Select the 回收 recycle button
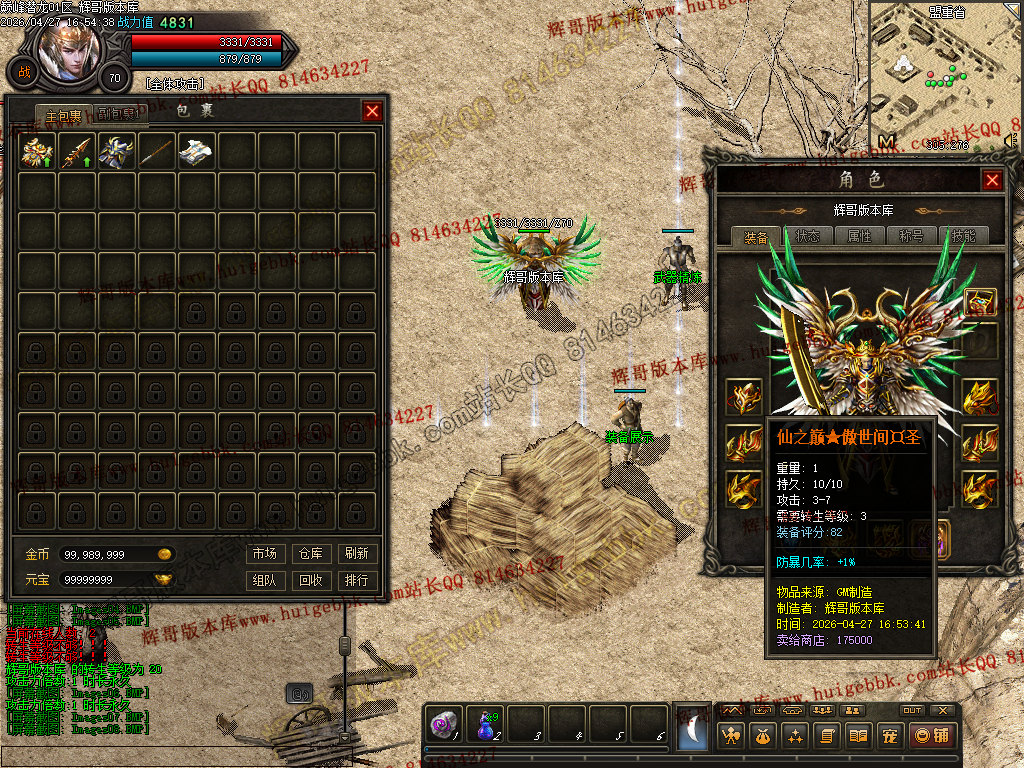This screenshot has height=768, width=1024. tap(310, 580)
